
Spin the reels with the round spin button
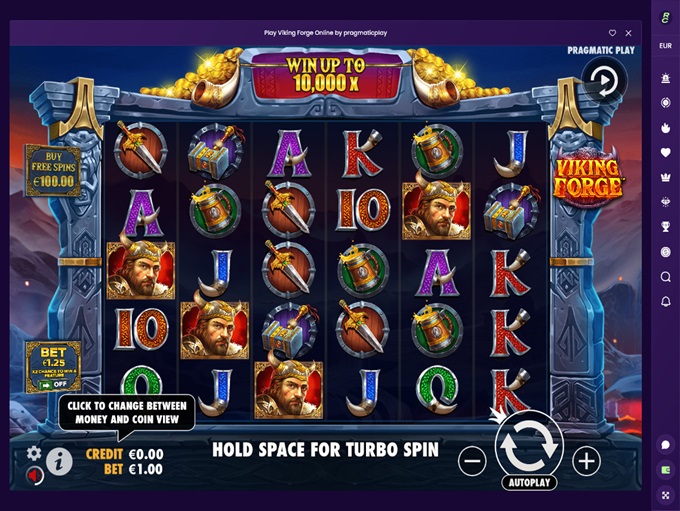pyautogui.click(x=529, y=446)
